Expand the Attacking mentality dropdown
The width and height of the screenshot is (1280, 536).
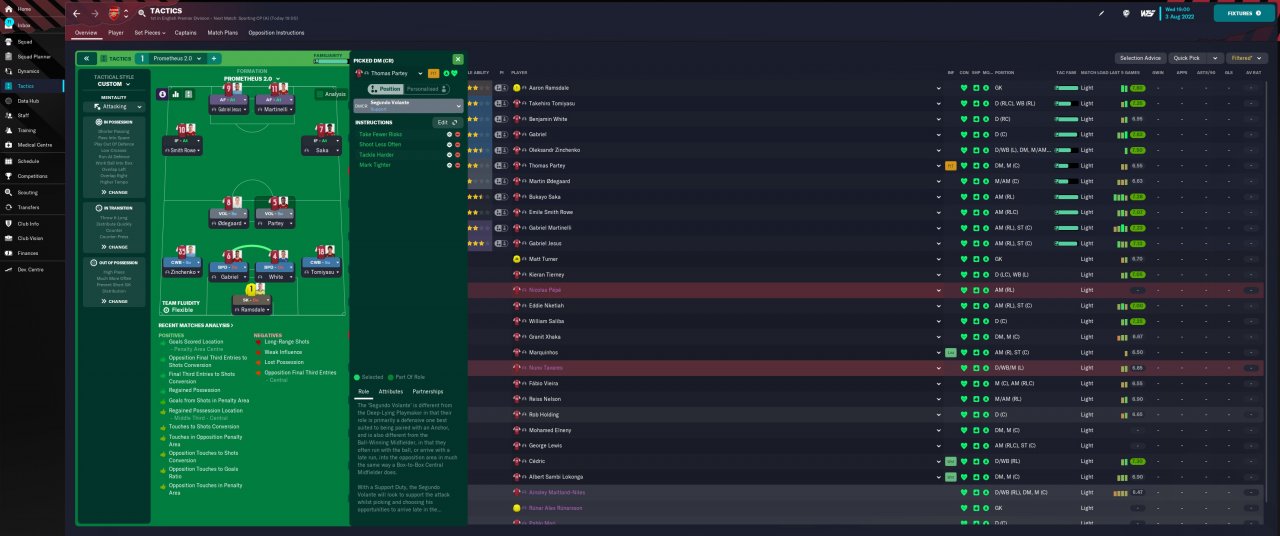pos(114,105)
